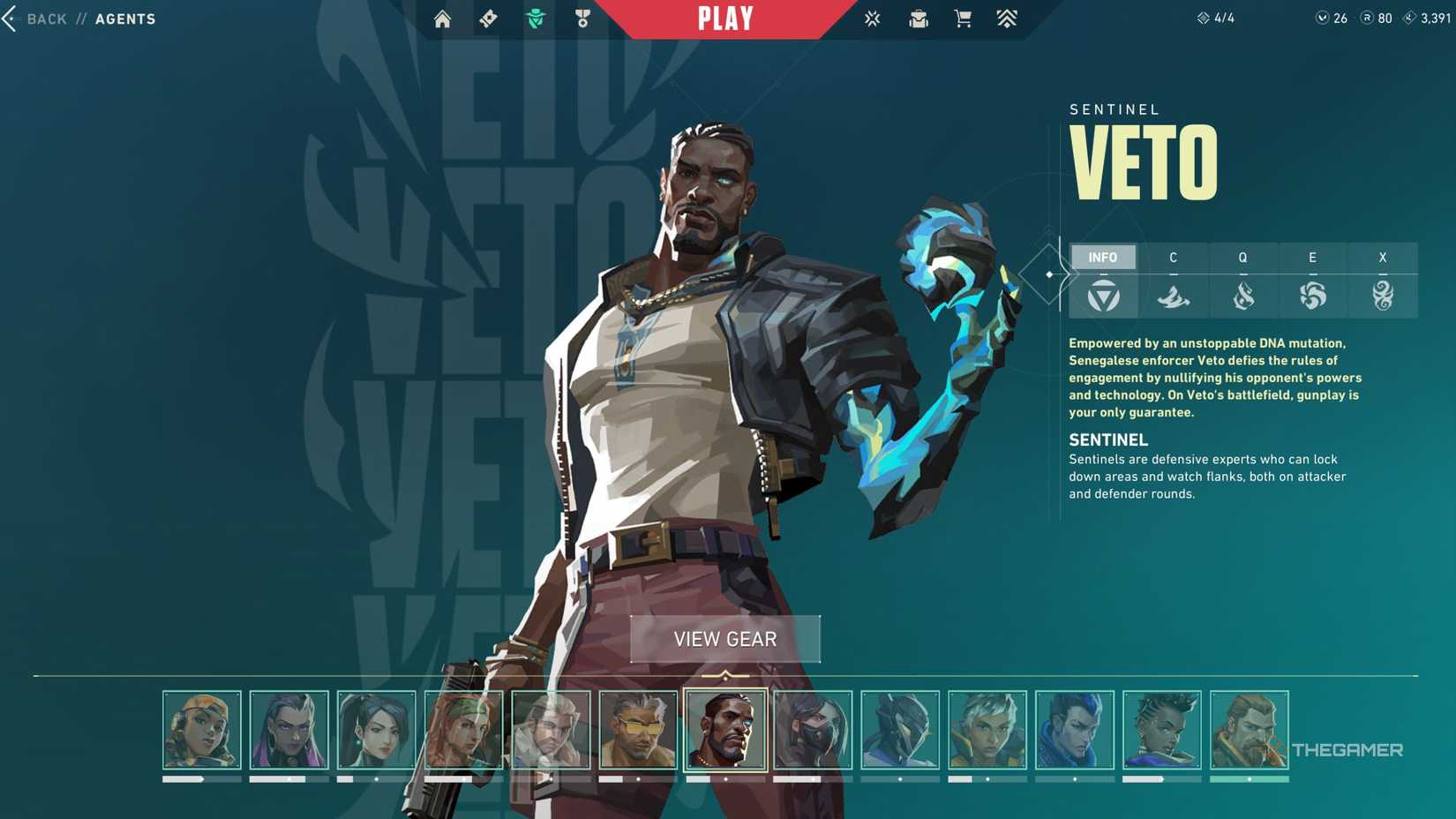Open the INFO tab for Veto

[1104, 257]
